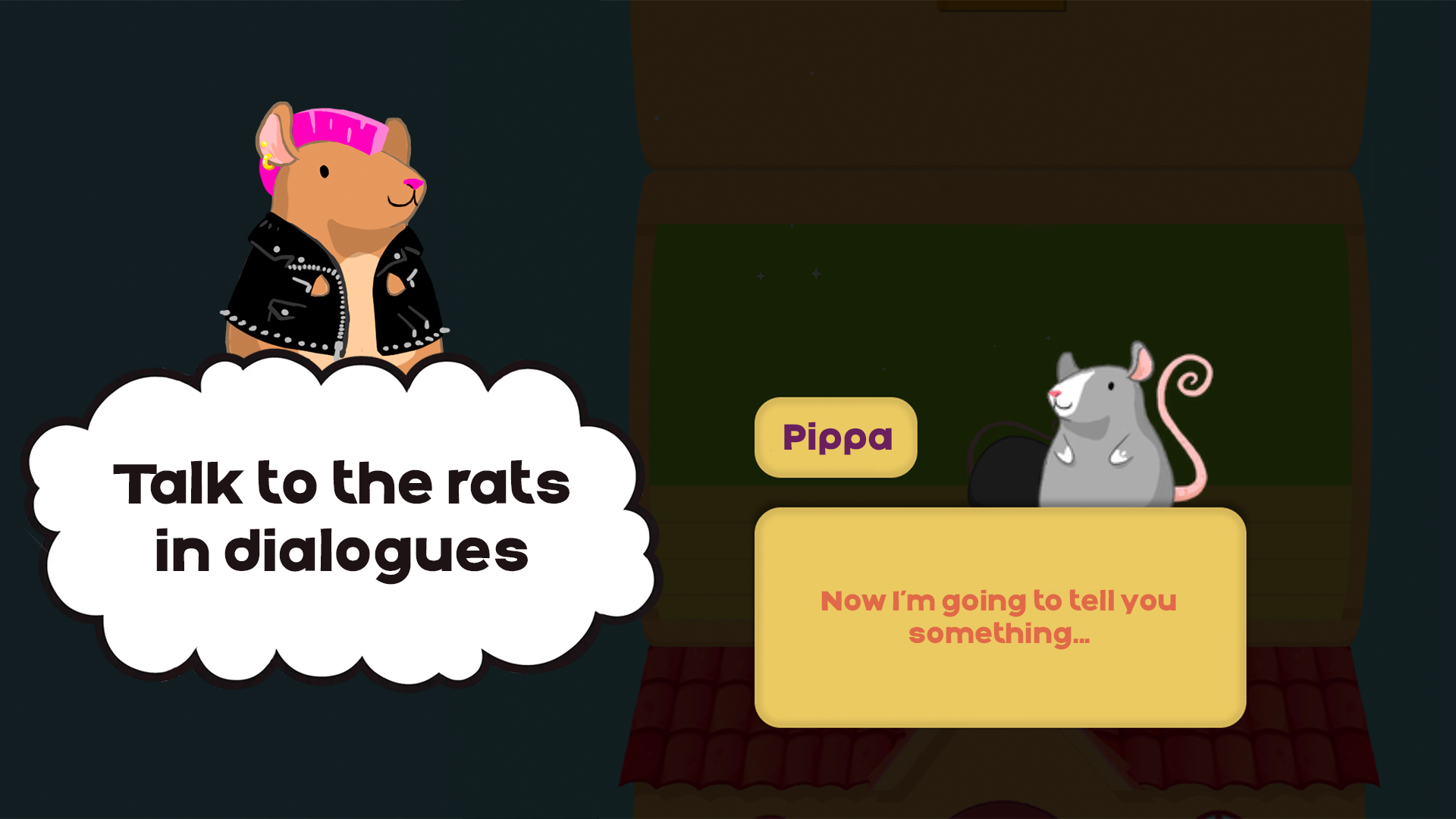This screenshot has height=819, width=1456.
Task: Click the punk rat's gold ear piercing
Action: 268,162
